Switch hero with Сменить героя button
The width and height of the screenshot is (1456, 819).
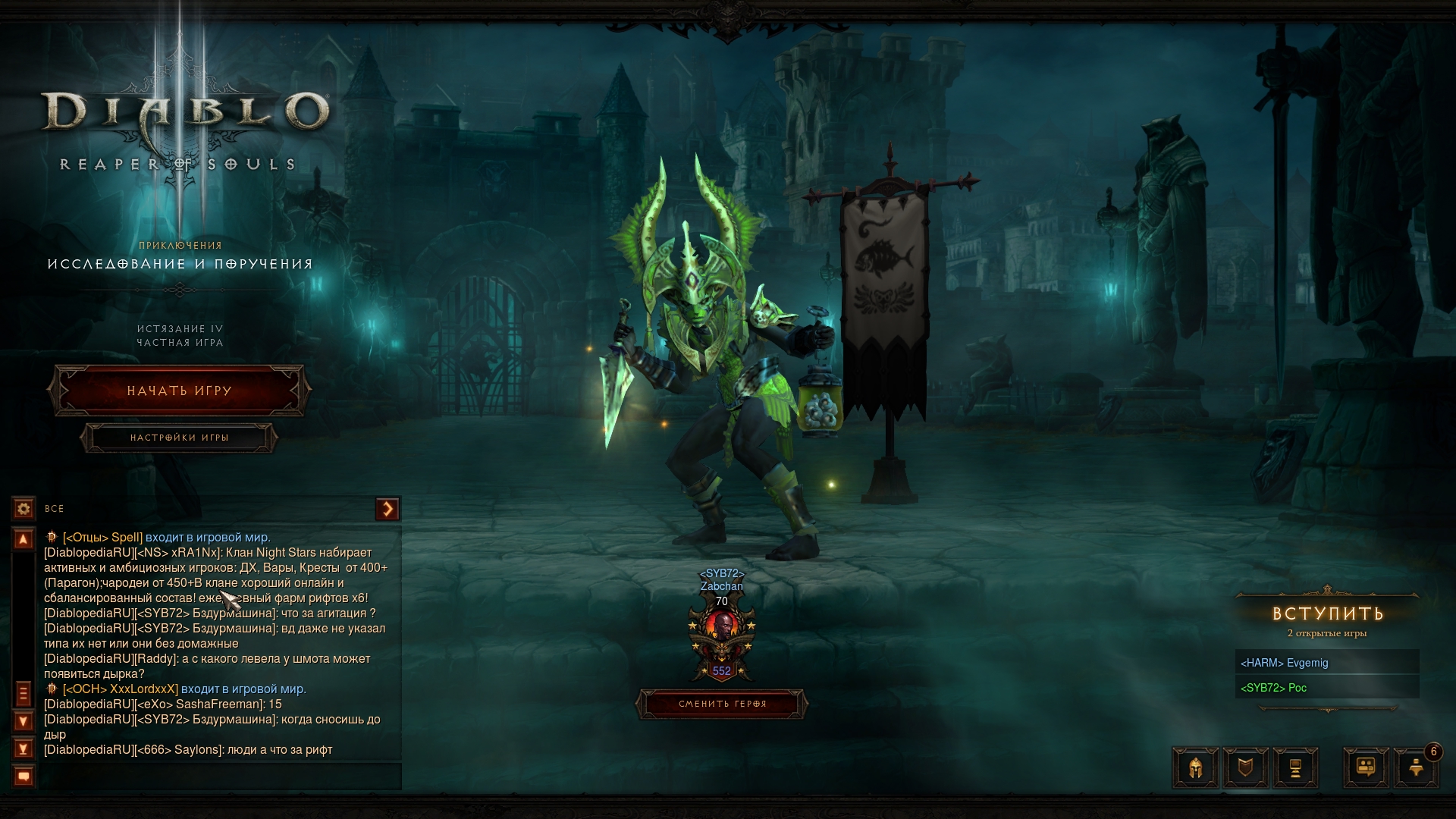(x=722, y=704)
